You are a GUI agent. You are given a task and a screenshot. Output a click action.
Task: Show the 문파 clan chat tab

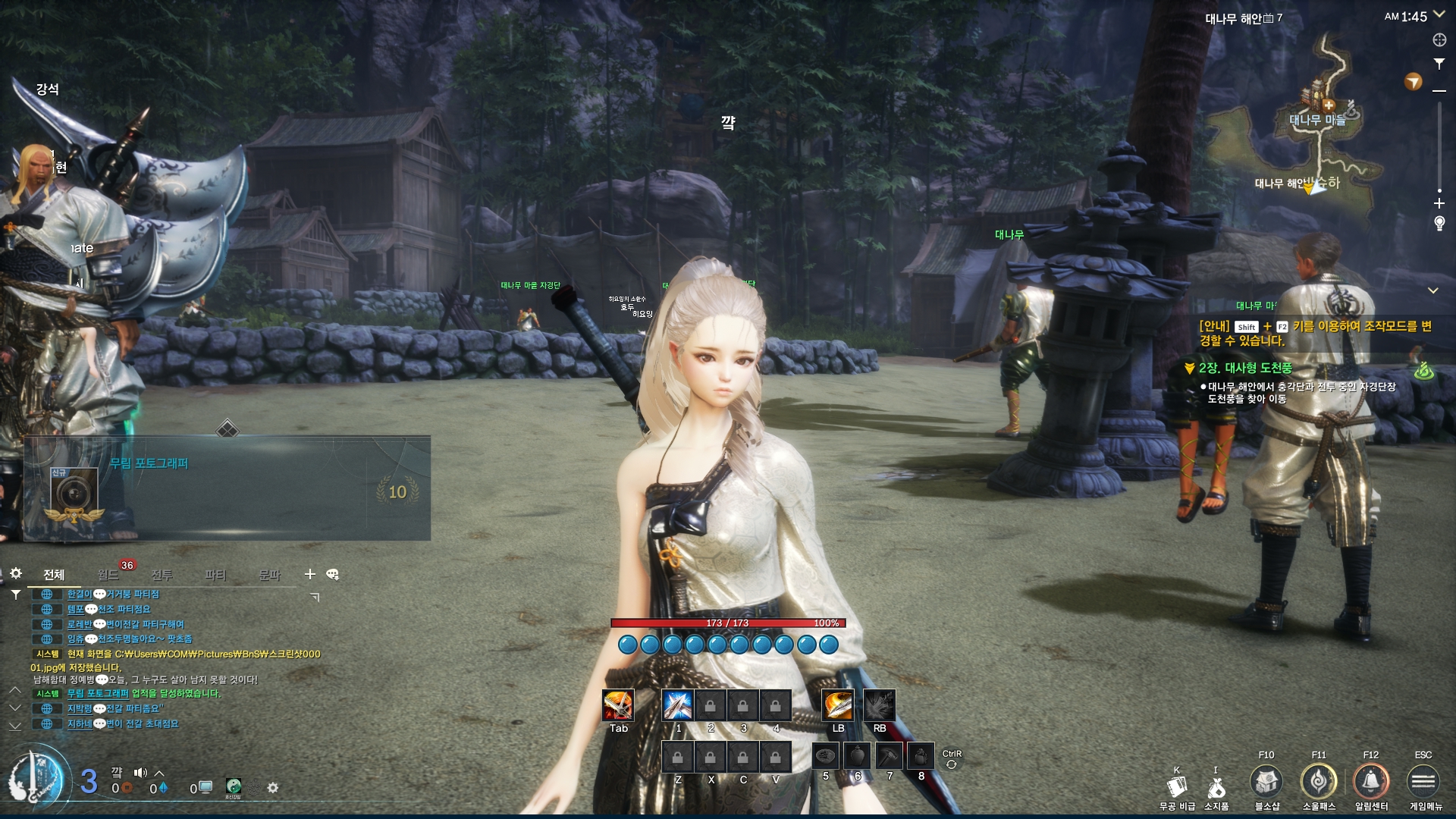point(269,575)
